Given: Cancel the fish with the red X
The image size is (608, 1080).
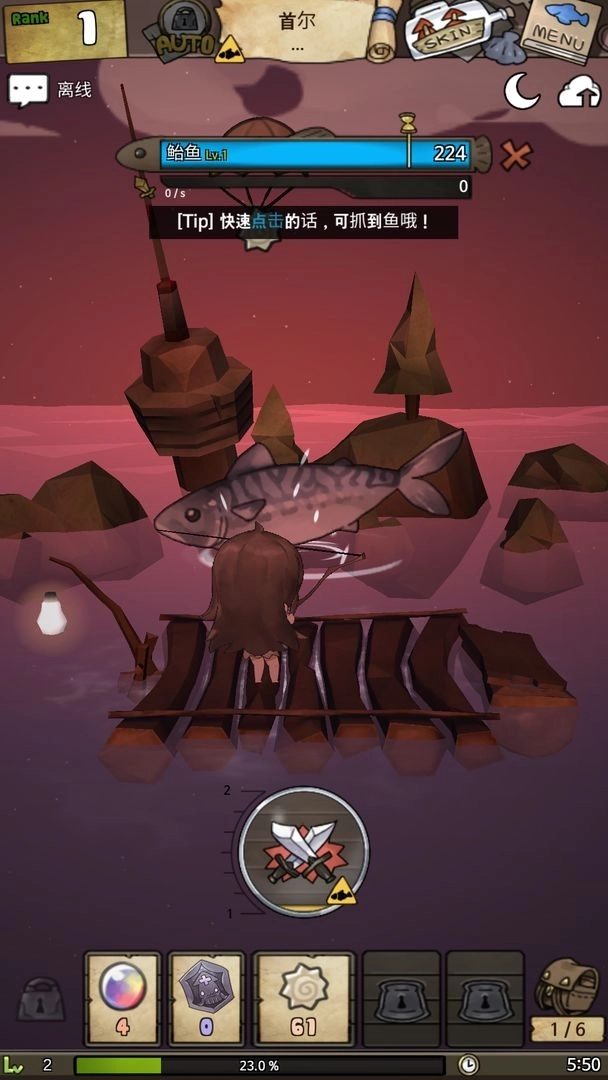Looking at the screenshot, I should coord(516,154).
